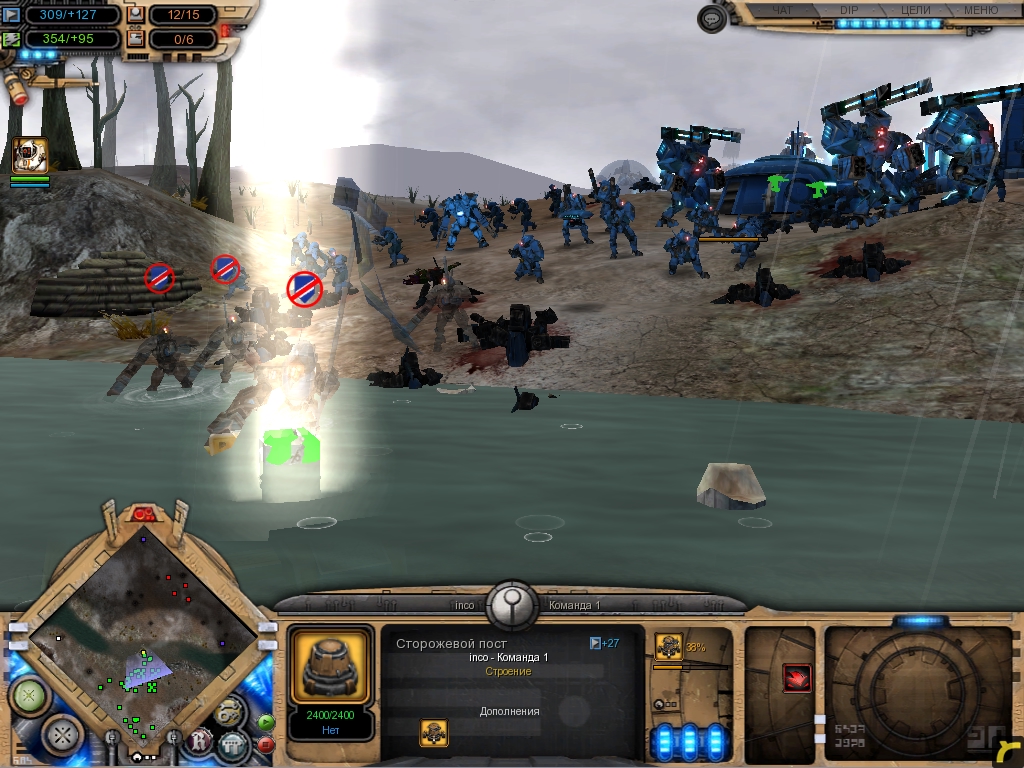Select the addon icon under Дополнения

tap(434, 733)
